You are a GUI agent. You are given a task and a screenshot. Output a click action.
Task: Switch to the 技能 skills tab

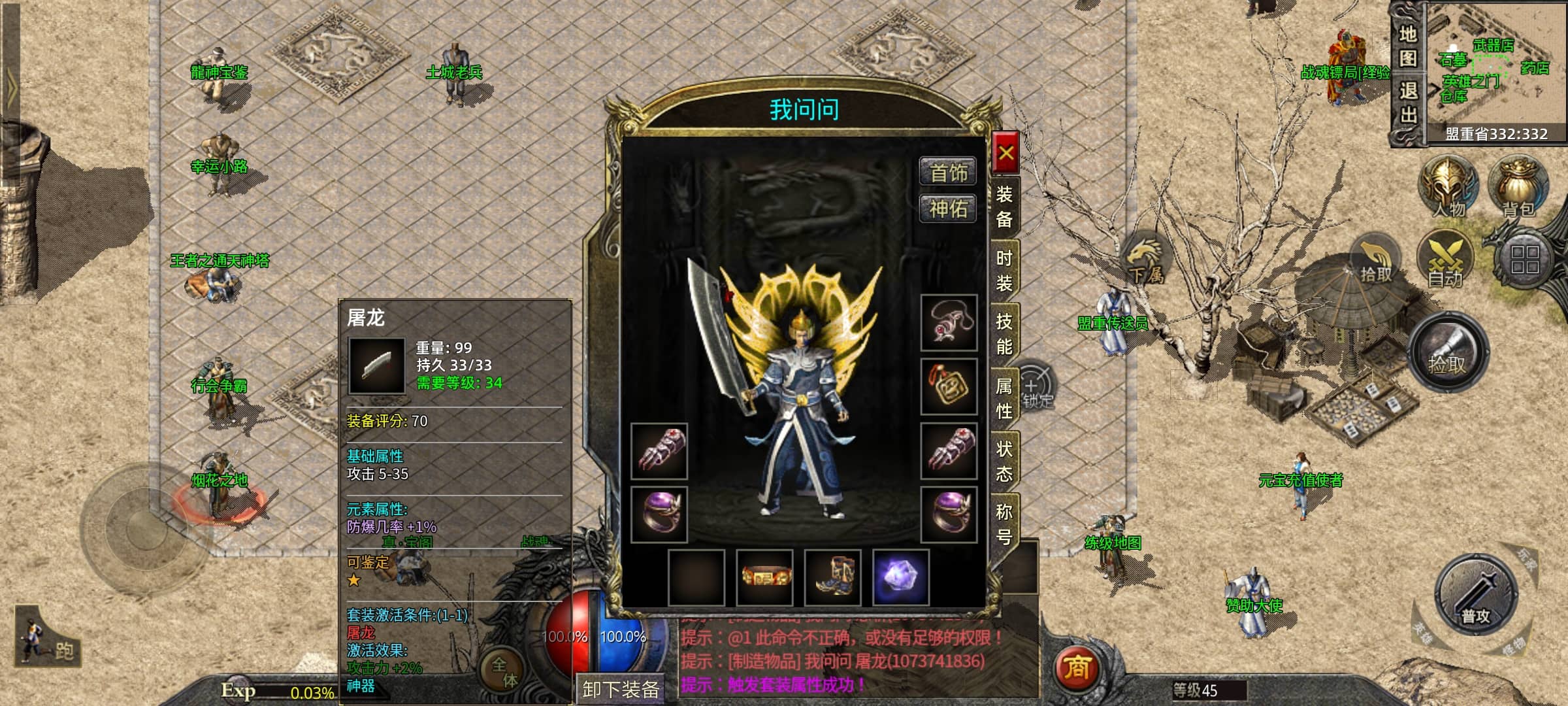1004,333
